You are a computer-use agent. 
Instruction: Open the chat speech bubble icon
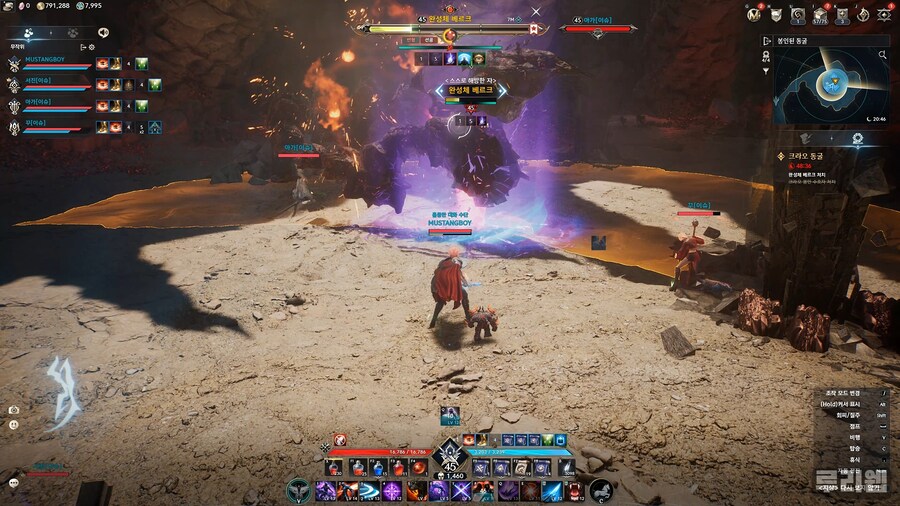14,482
